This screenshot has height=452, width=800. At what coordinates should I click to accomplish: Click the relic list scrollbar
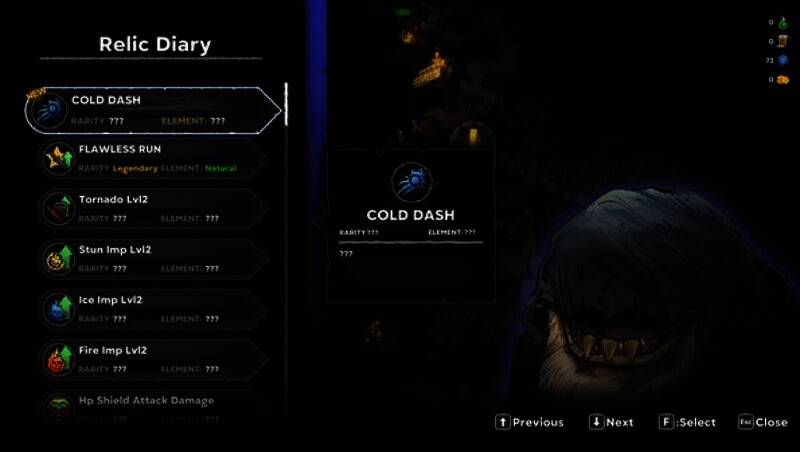pos(286,105)
